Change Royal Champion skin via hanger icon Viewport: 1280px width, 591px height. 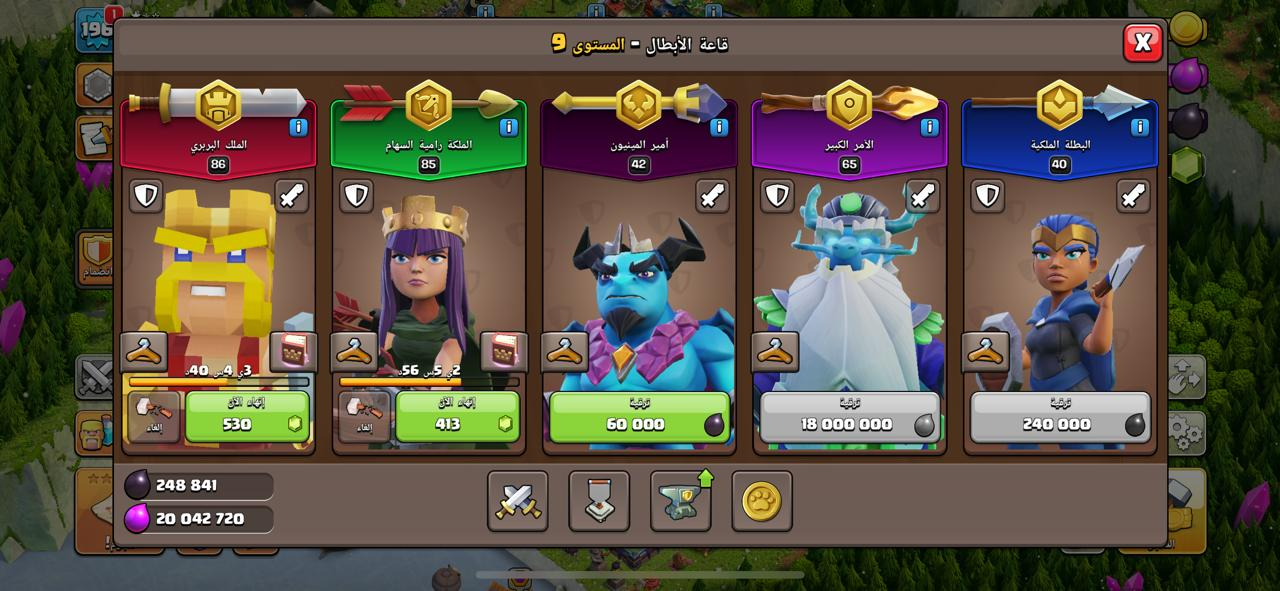(986, 352)
